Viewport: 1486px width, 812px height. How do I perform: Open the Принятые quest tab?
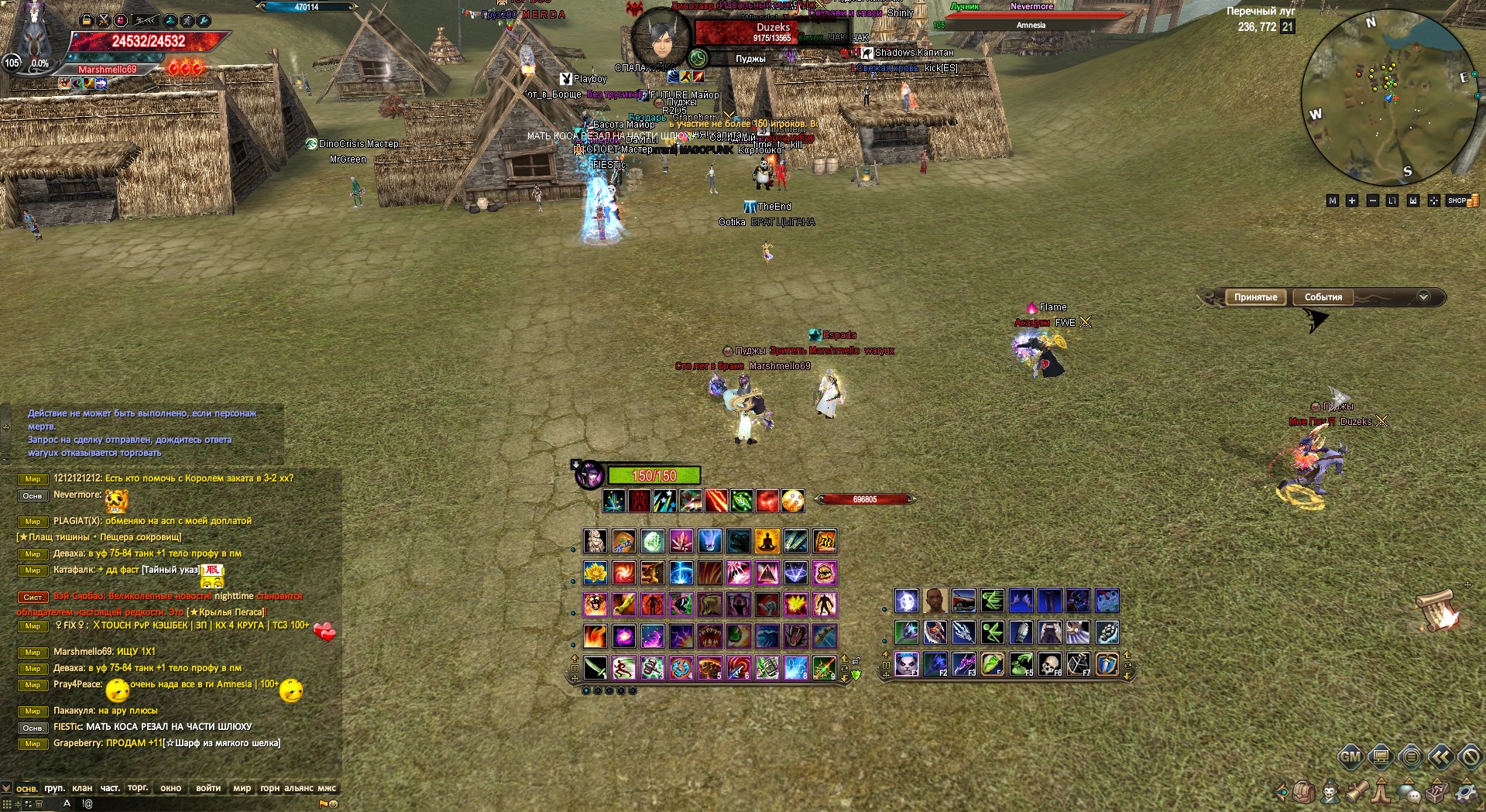tap(1255, 297)
